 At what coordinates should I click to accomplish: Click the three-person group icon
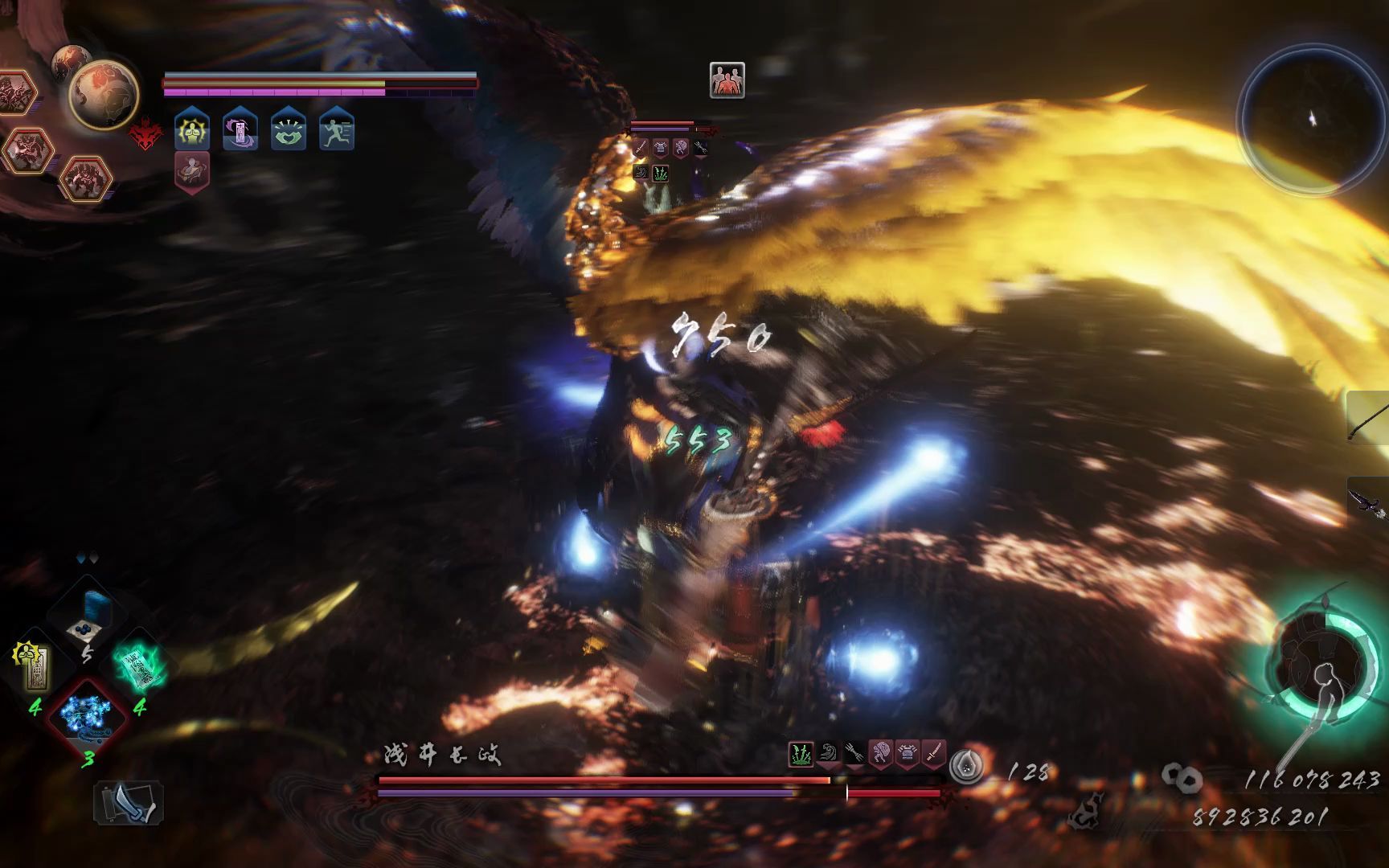(x=727, y=80)
